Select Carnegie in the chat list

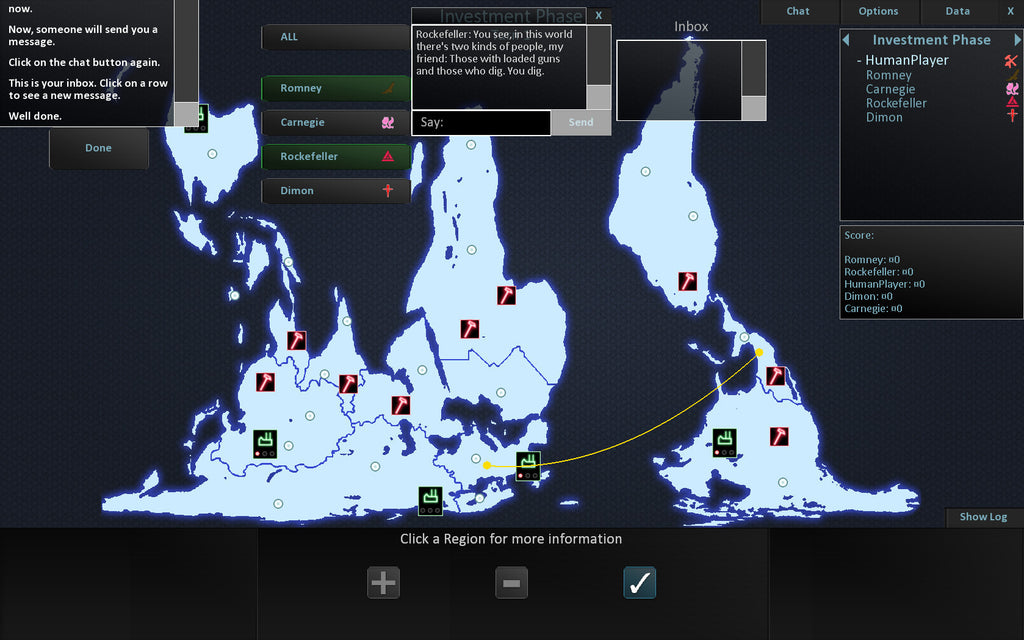pyautogui.click(x=335, y=122)
